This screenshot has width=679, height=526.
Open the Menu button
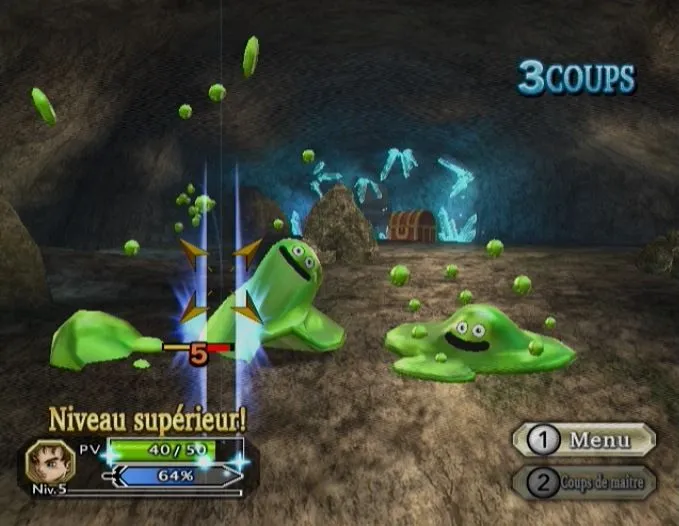click(585, 439)
